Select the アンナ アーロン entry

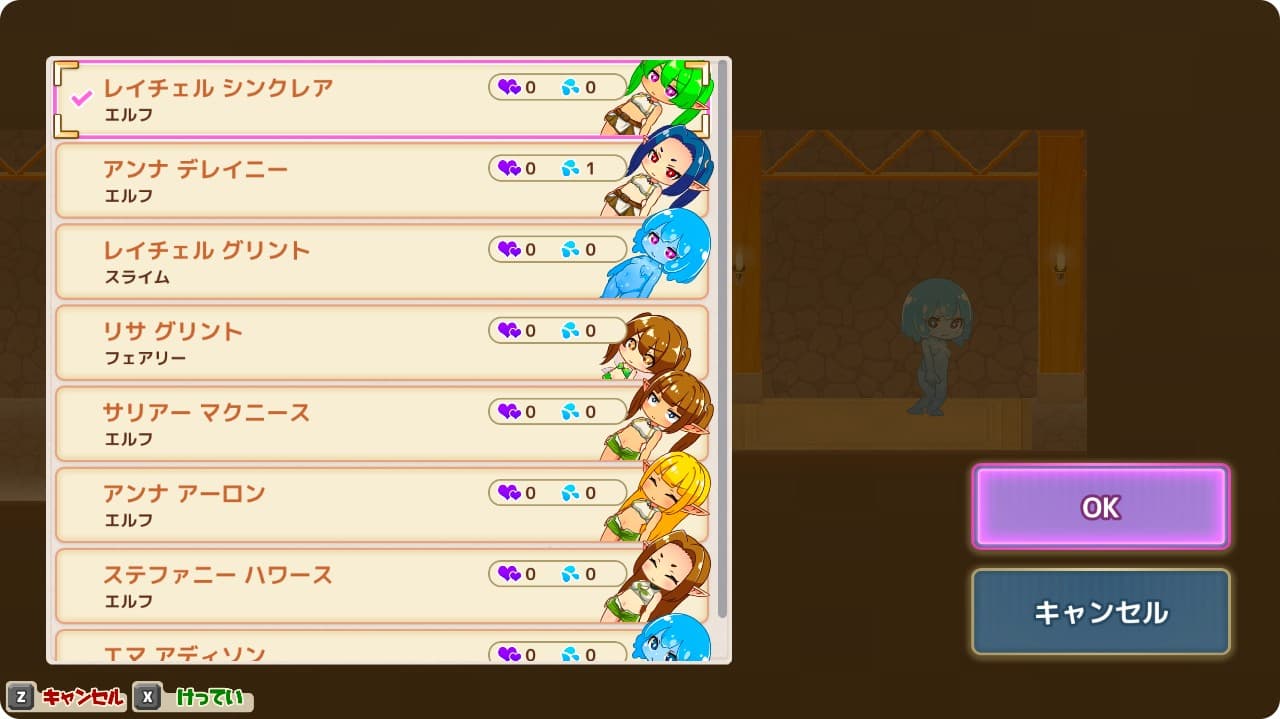coord(300,504)
